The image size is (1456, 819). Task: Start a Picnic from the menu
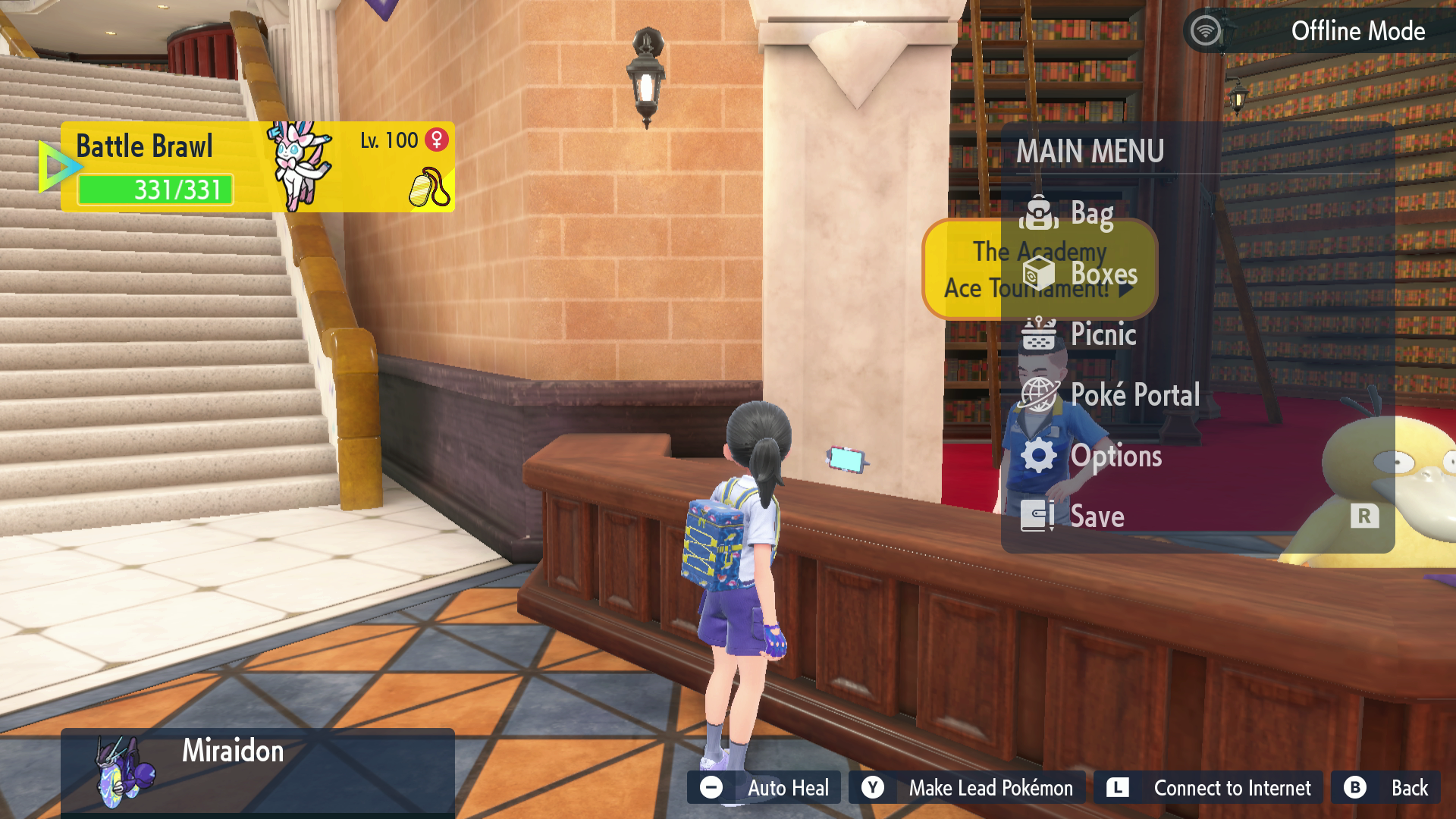click(x=1103, y=334)
